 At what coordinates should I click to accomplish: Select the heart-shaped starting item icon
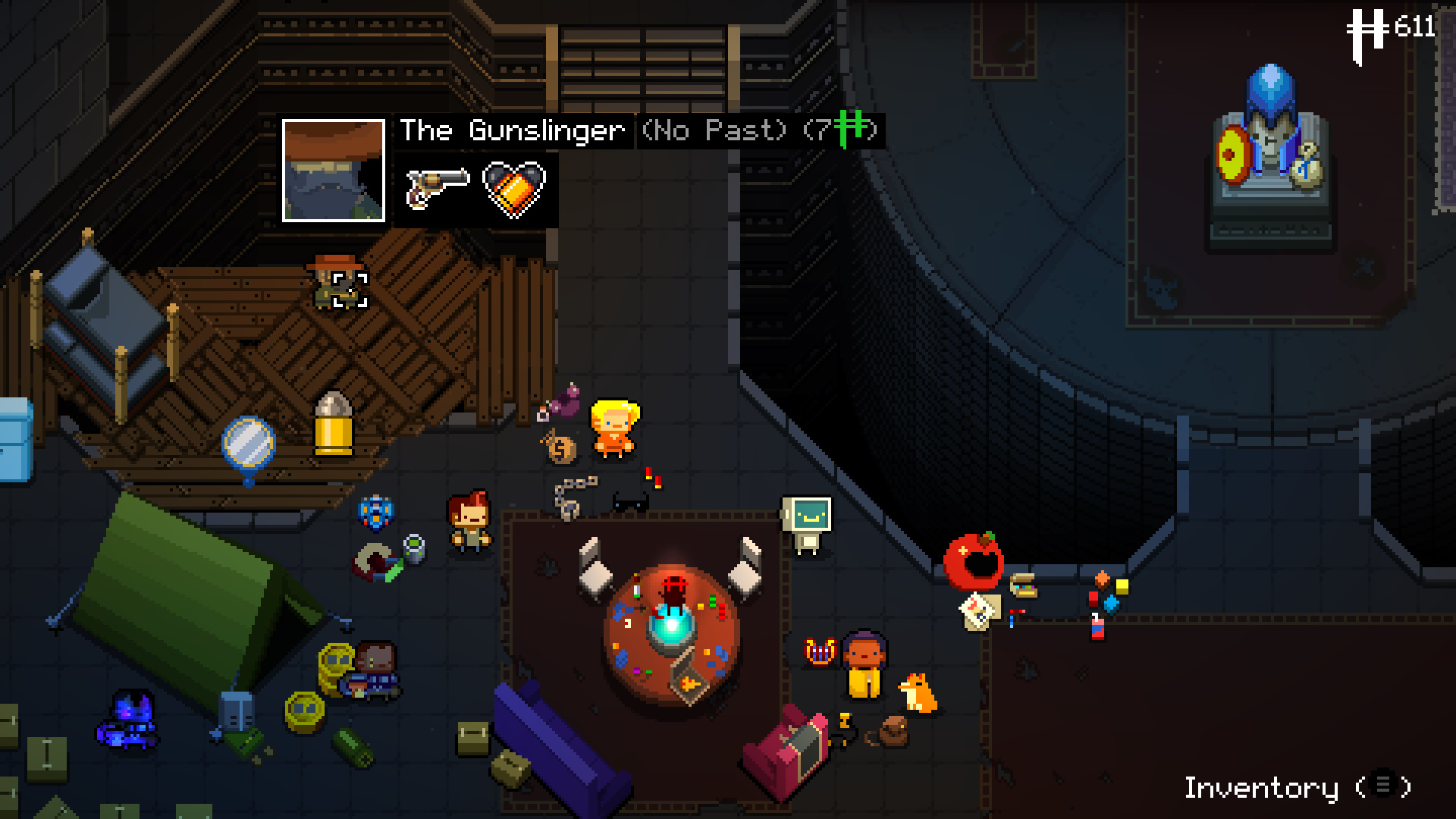click(514, 187)
